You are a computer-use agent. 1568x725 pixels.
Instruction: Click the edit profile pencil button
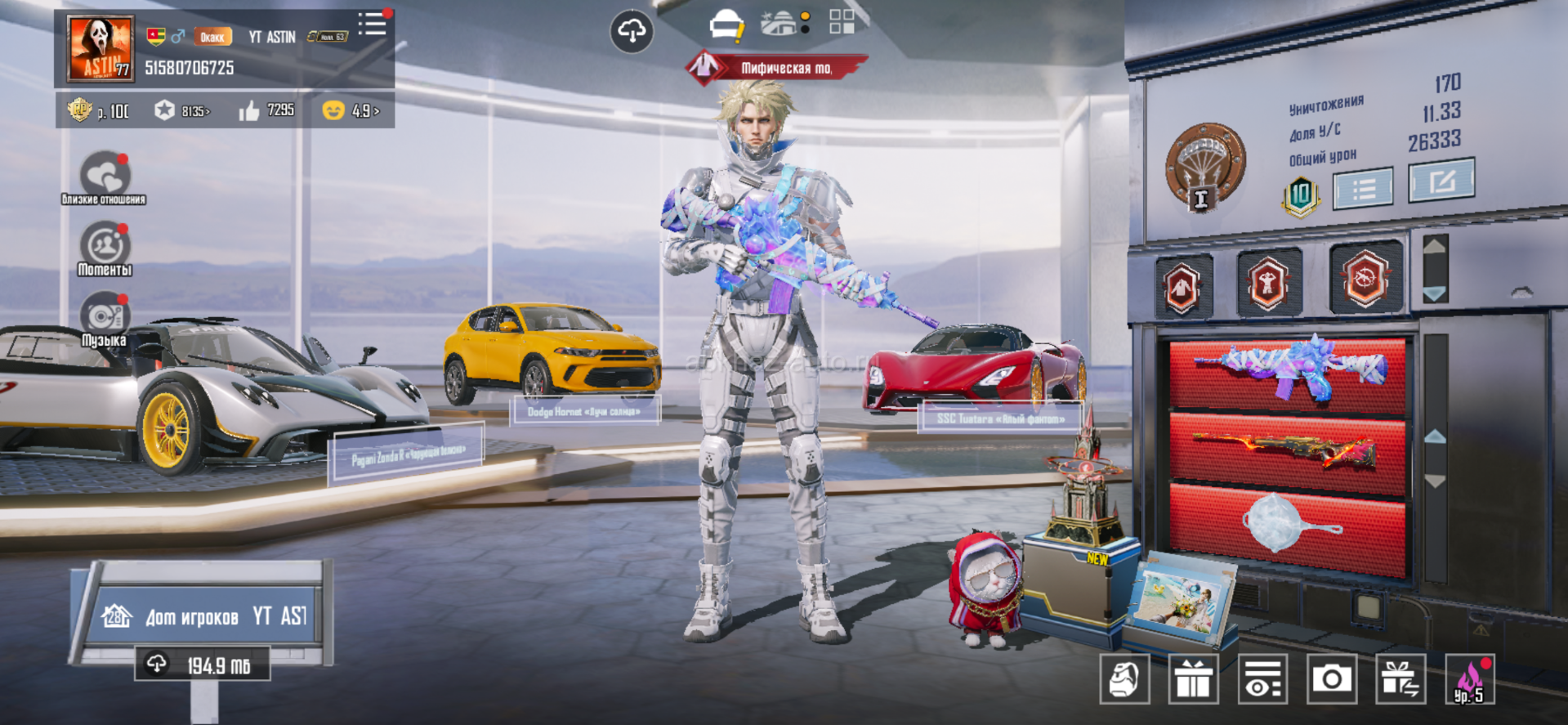pyautogui.click(x=1441, y=180)
